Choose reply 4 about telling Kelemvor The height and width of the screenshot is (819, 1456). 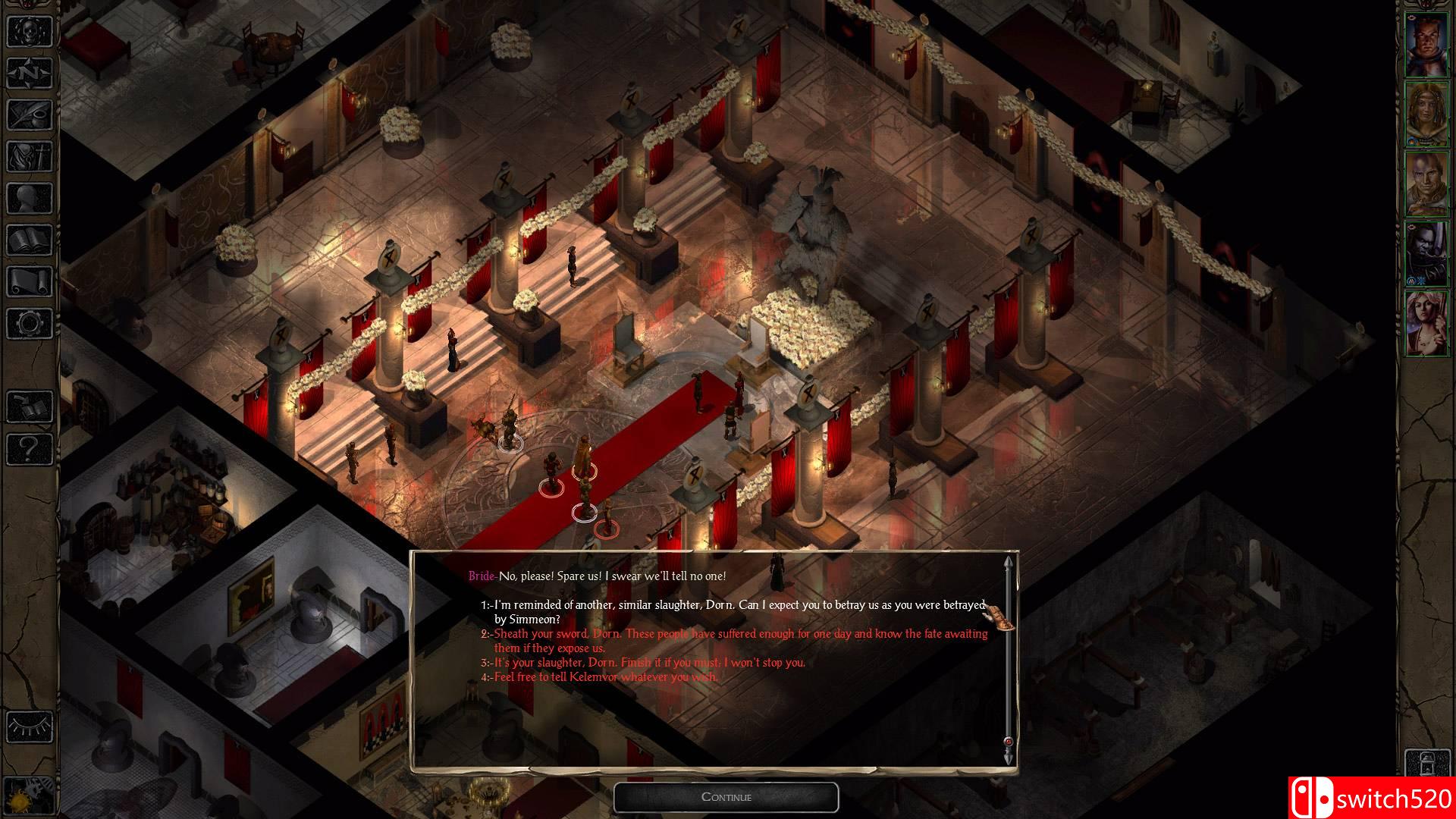point(604,677)
